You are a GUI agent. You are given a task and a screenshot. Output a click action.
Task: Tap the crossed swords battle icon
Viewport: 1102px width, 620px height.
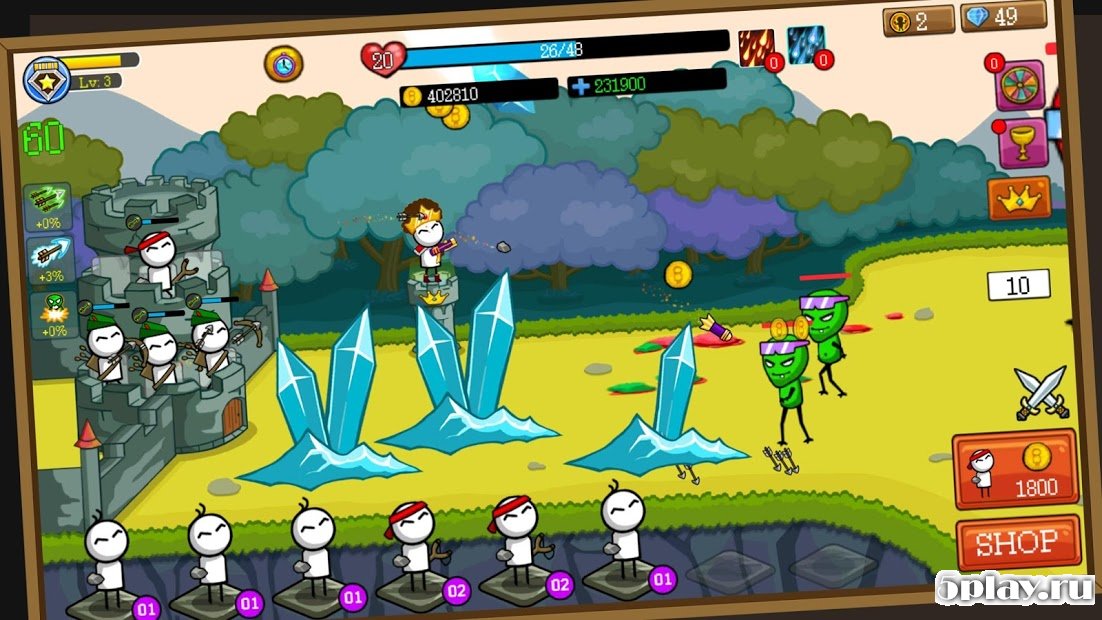1041,393
